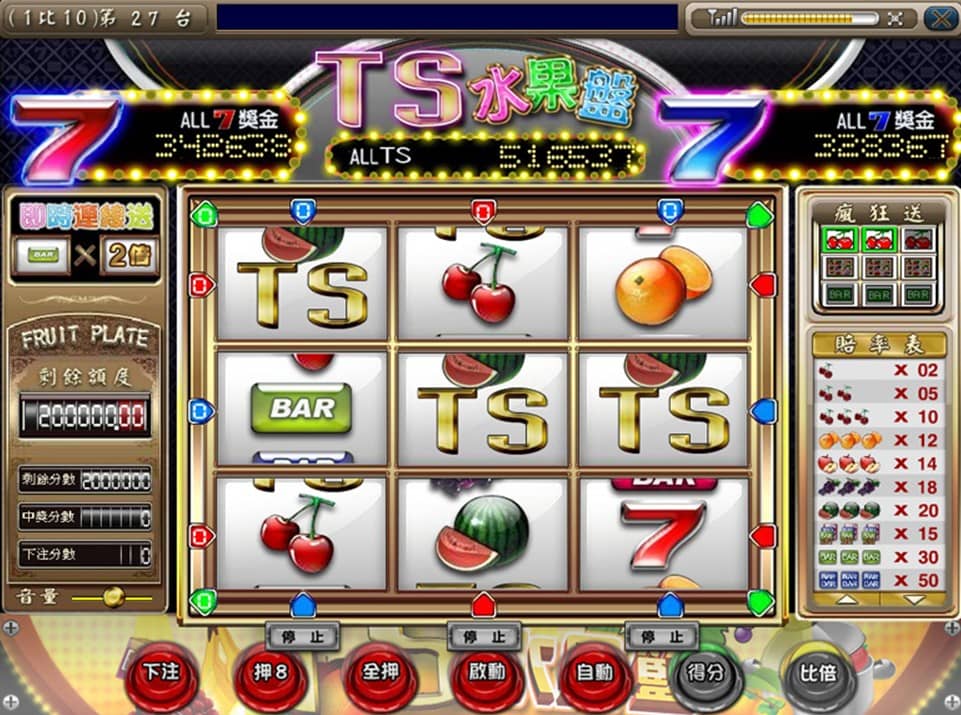Activate the 自動 auto-spin button
The width and height of the screenshot is (961, 715).
pos(596,673)
